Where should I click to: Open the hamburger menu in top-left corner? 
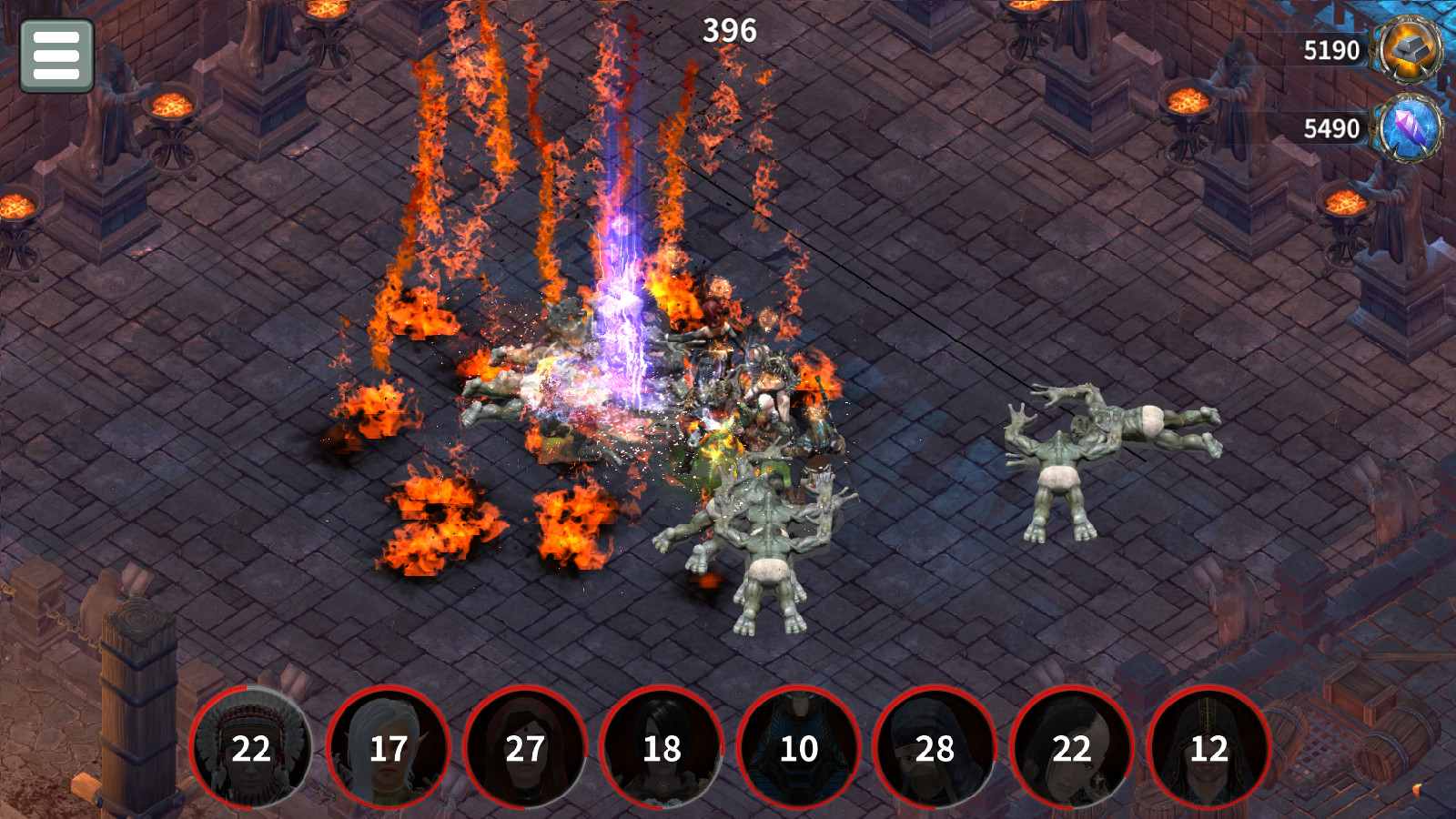tap(56, 56)
